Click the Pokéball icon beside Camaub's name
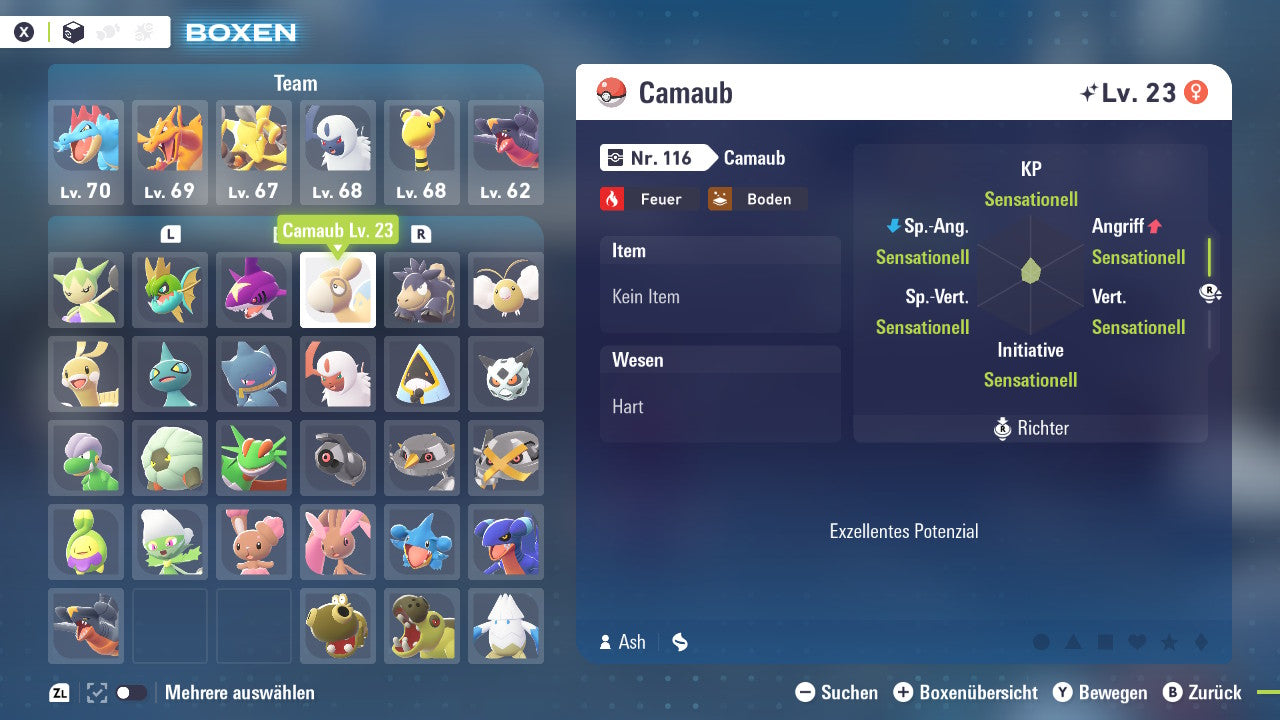1280x720 pixels. pos(612,92)
